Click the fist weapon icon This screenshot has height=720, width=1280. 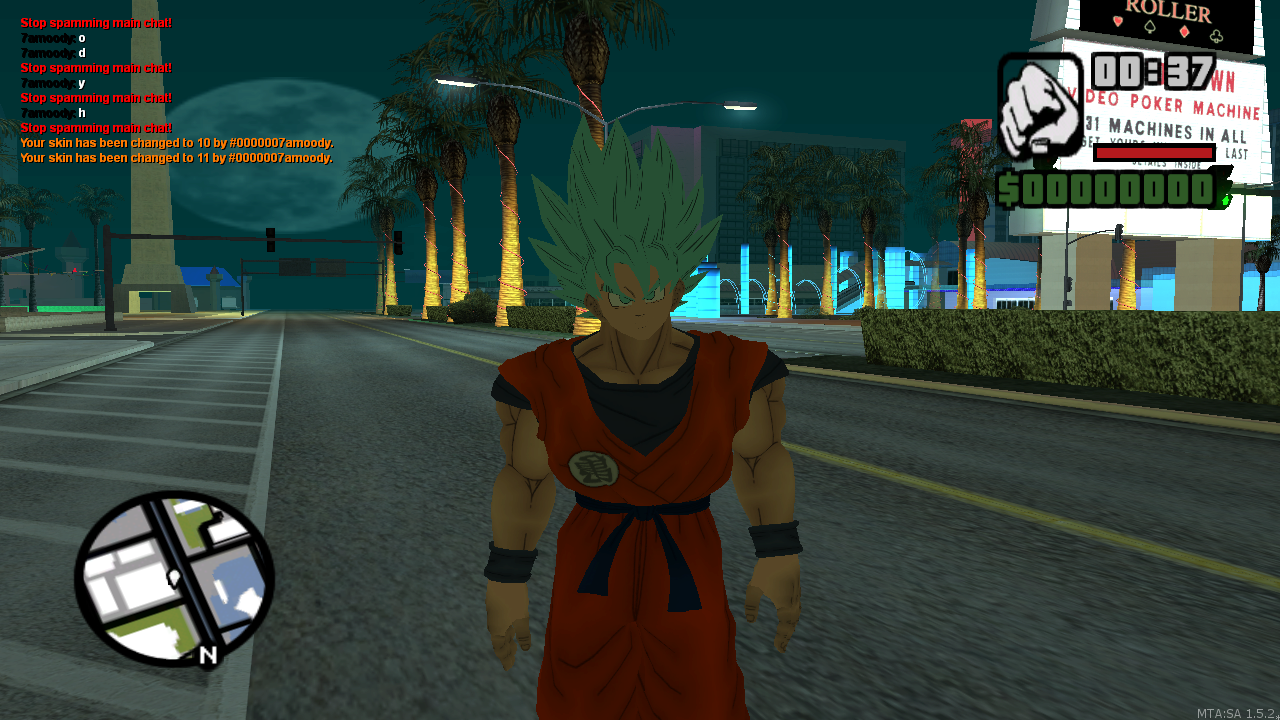[1040, 106]
